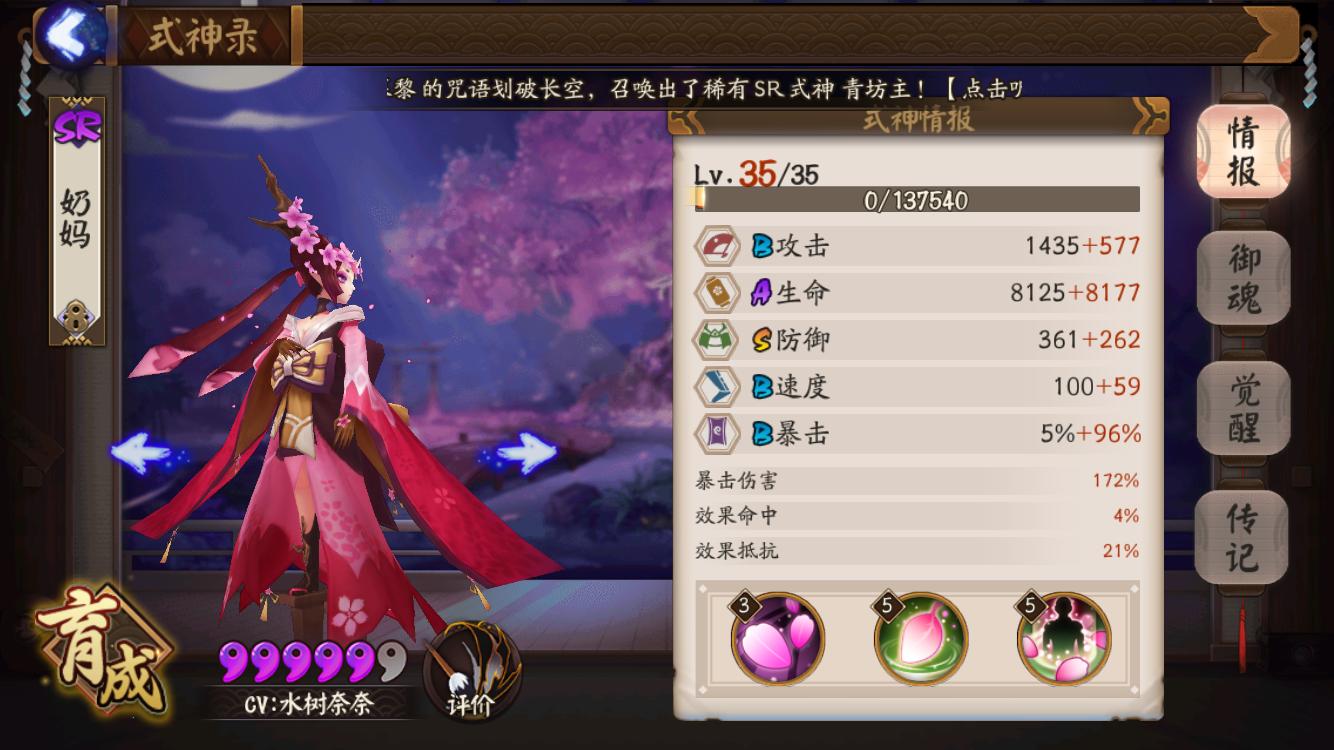This screenshot has width=1334, height=750.
Task: Select the third skill icon with level 5
Action: point(1065,638)
